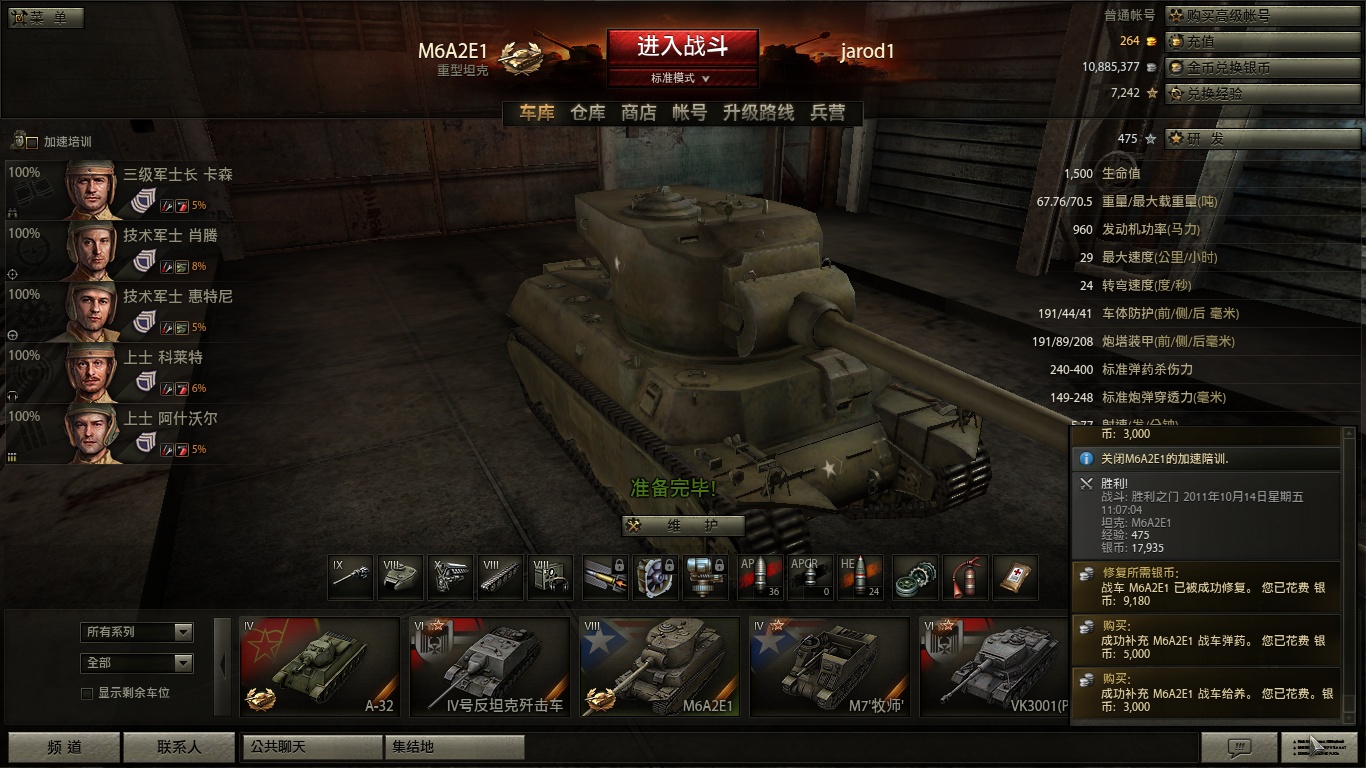Open the 研发 research button
1366x768 pixels.
[1262, 139]
